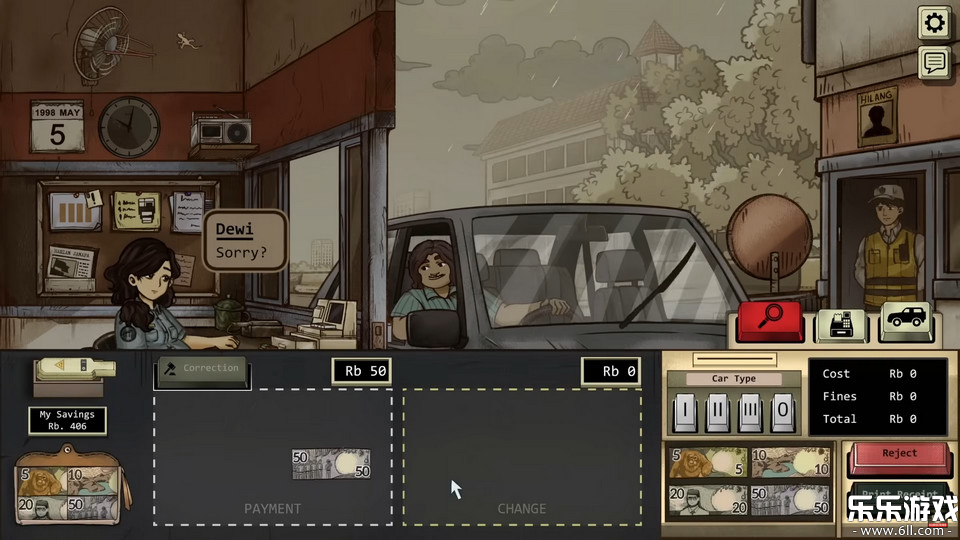Choose the car silhouette button
960x540 pixels.
(x=905, y=323)
